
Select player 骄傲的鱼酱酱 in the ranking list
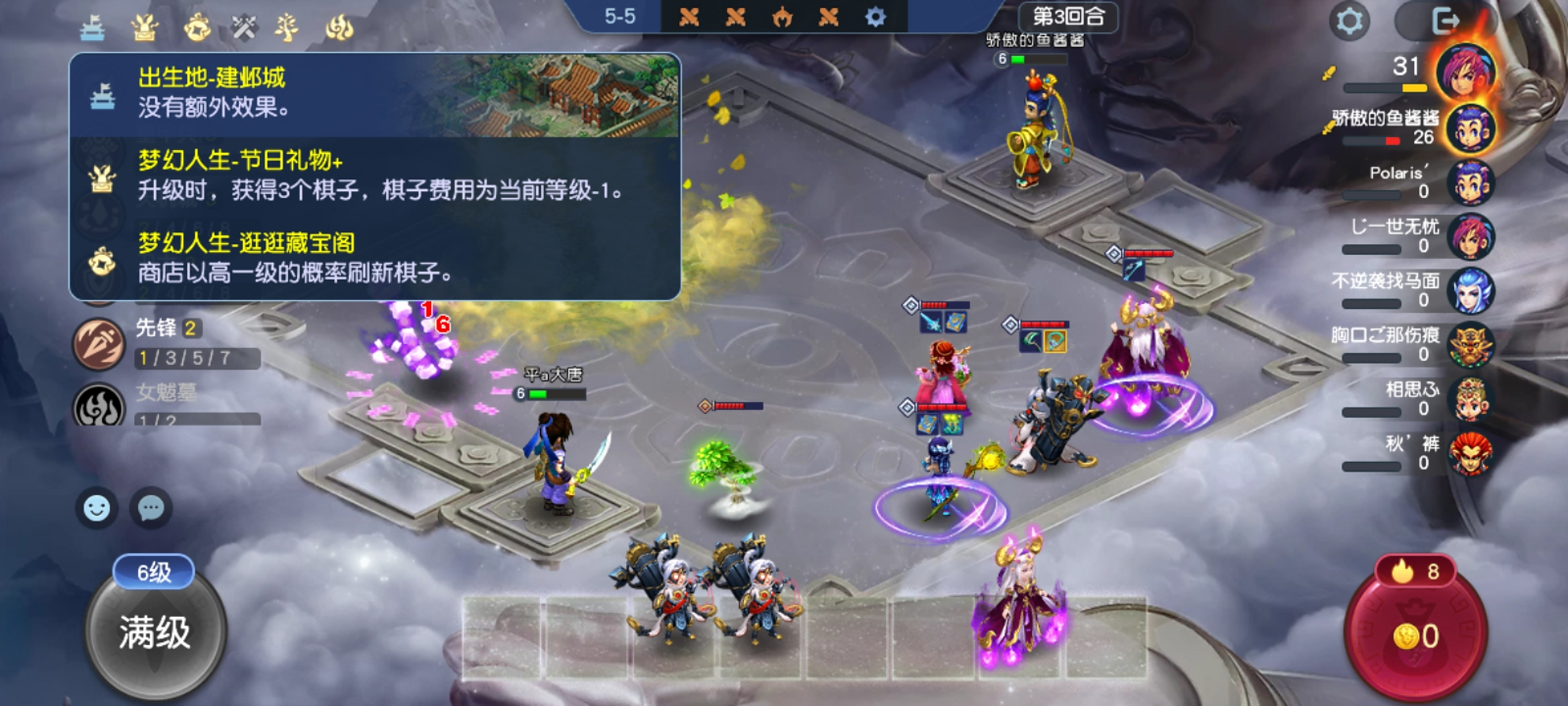pos(1470,129)
